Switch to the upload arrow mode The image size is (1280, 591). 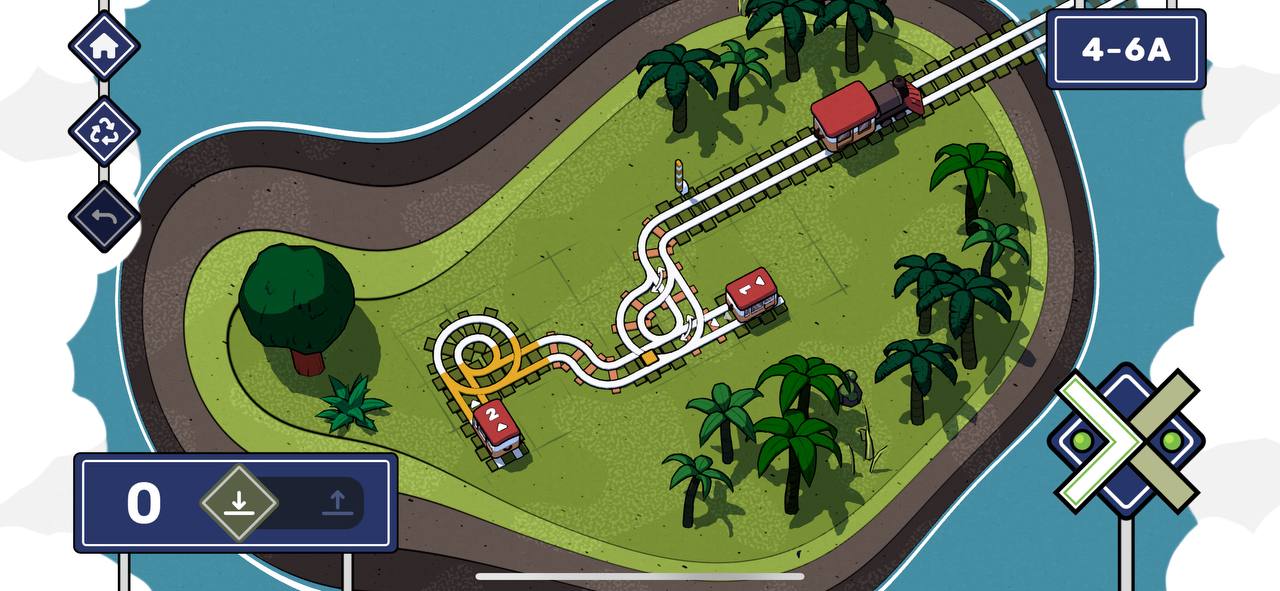(338, 502)
